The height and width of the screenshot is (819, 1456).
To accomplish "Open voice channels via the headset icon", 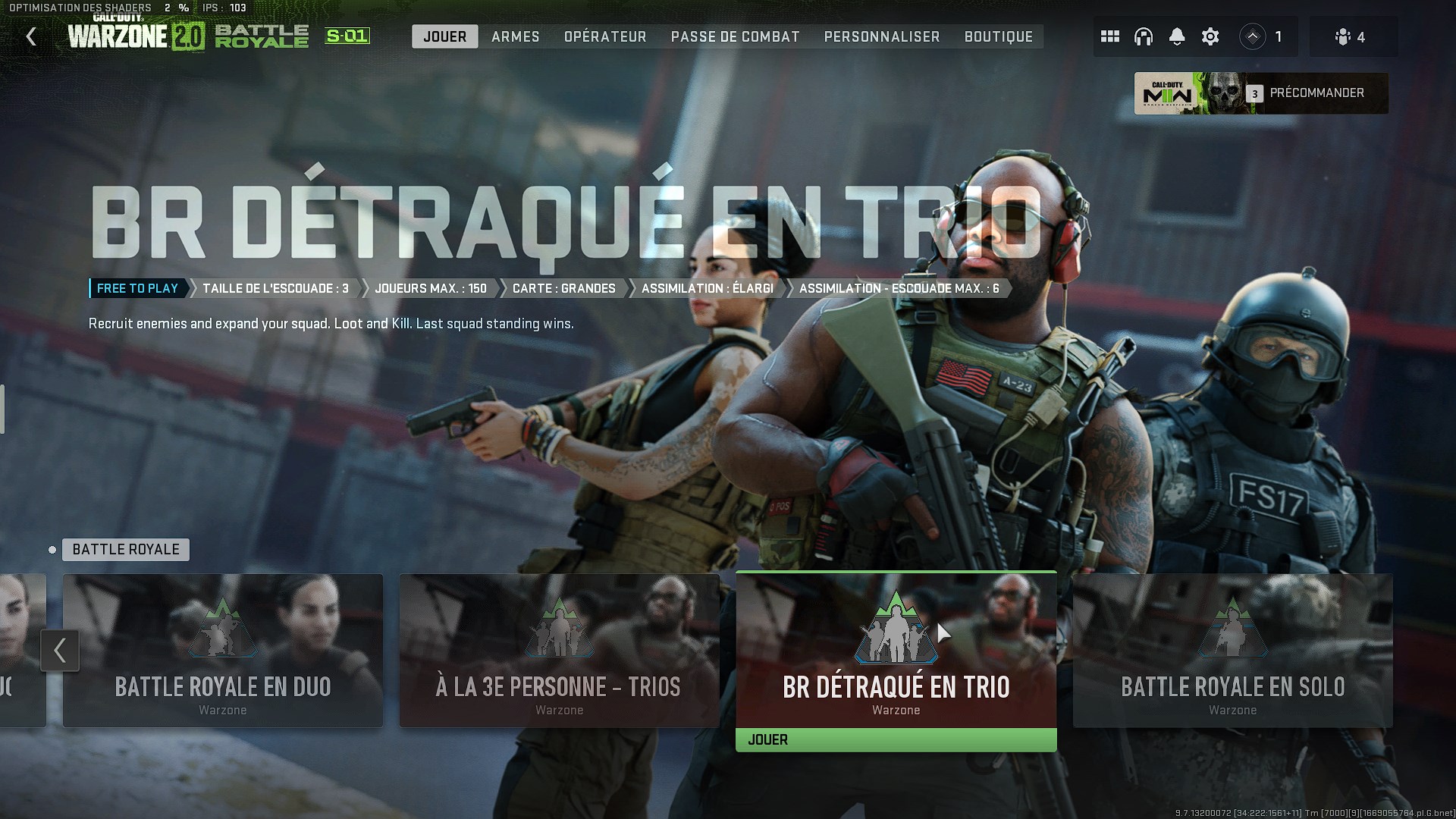I will 1144,36.
